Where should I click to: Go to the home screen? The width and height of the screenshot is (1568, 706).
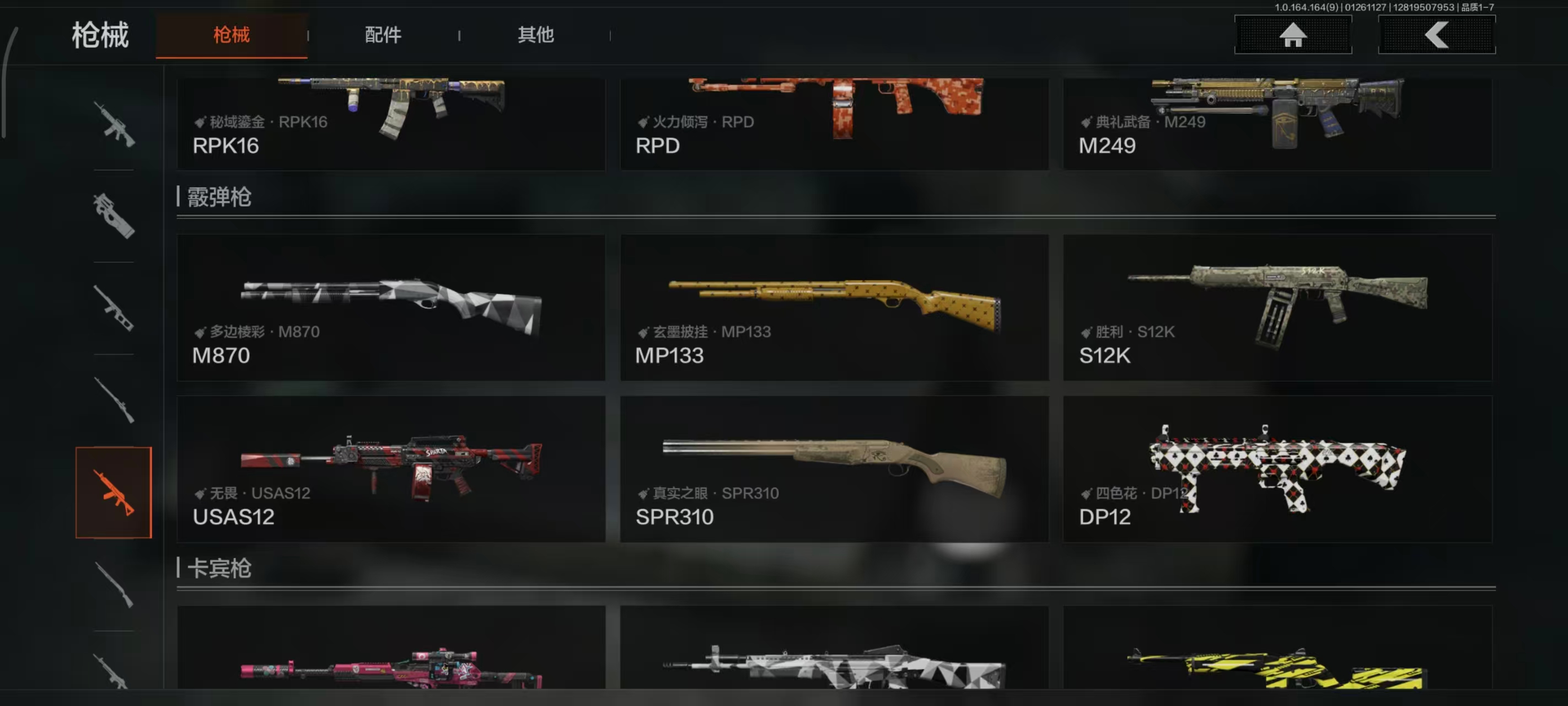pyautogui.click(x=1292, y=35)
